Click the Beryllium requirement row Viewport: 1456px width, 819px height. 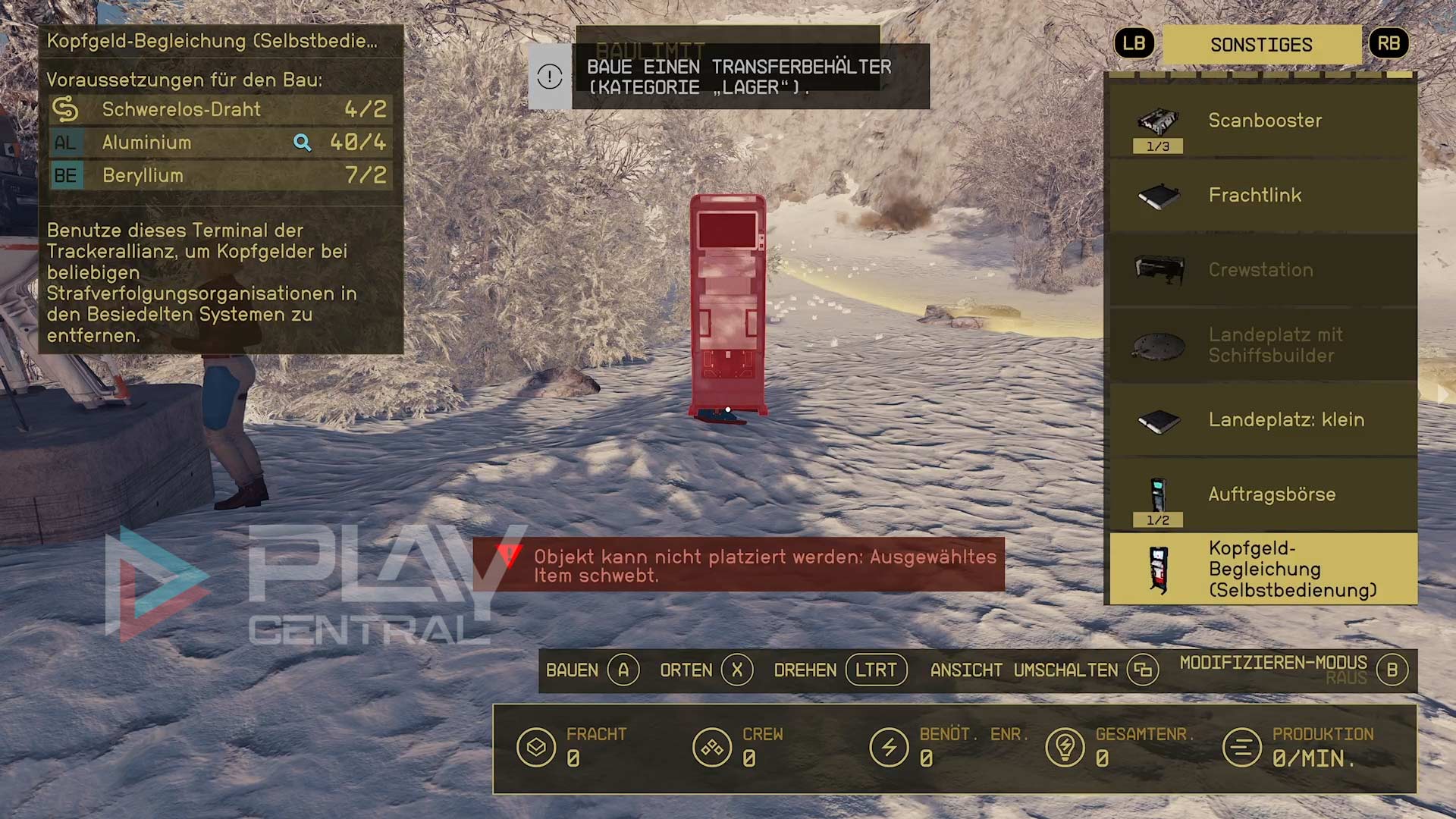click(220, 176)
